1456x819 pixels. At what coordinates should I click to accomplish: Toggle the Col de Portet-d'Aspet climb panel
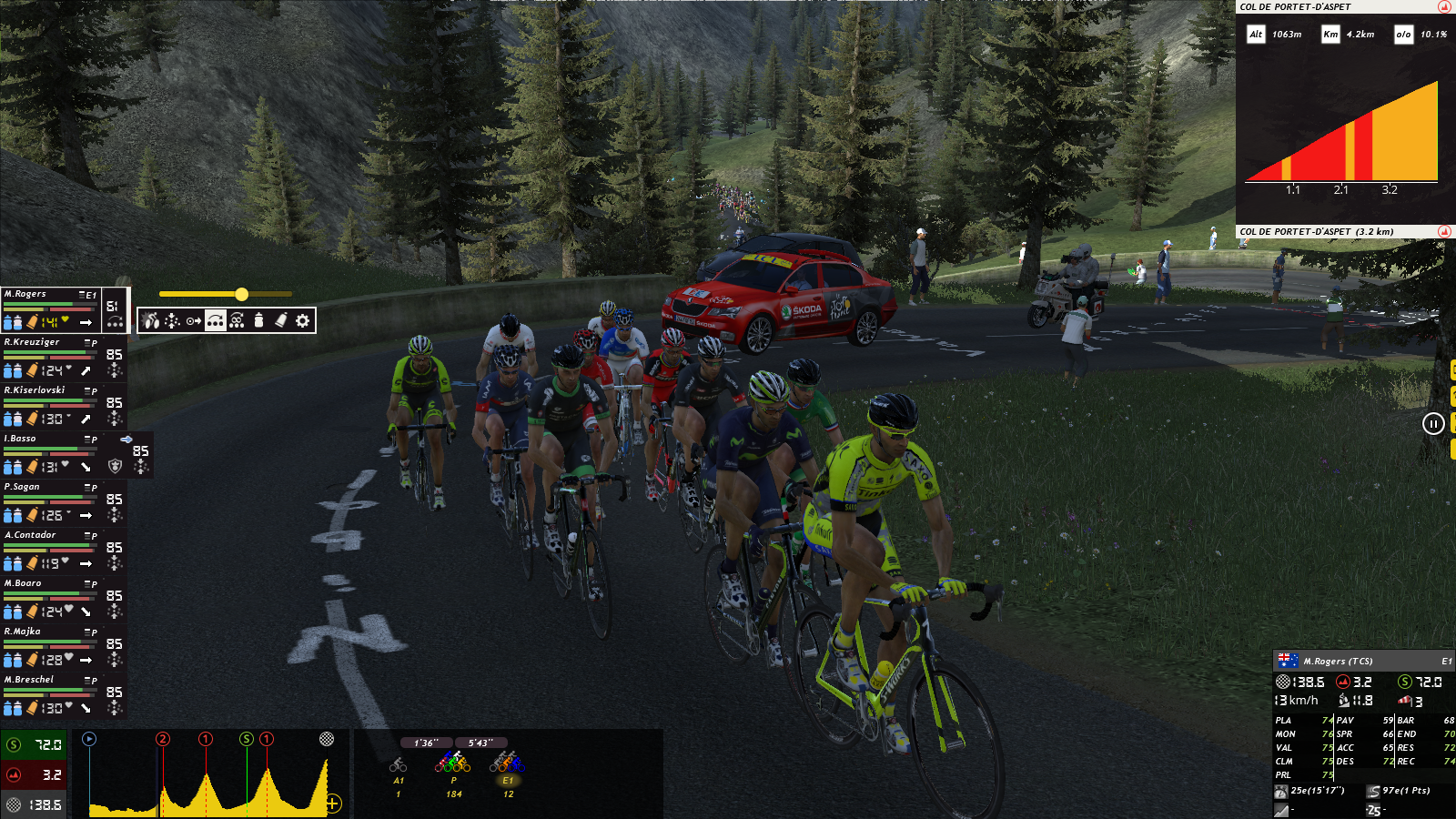pyautogui.click(x=1444, y=231)
